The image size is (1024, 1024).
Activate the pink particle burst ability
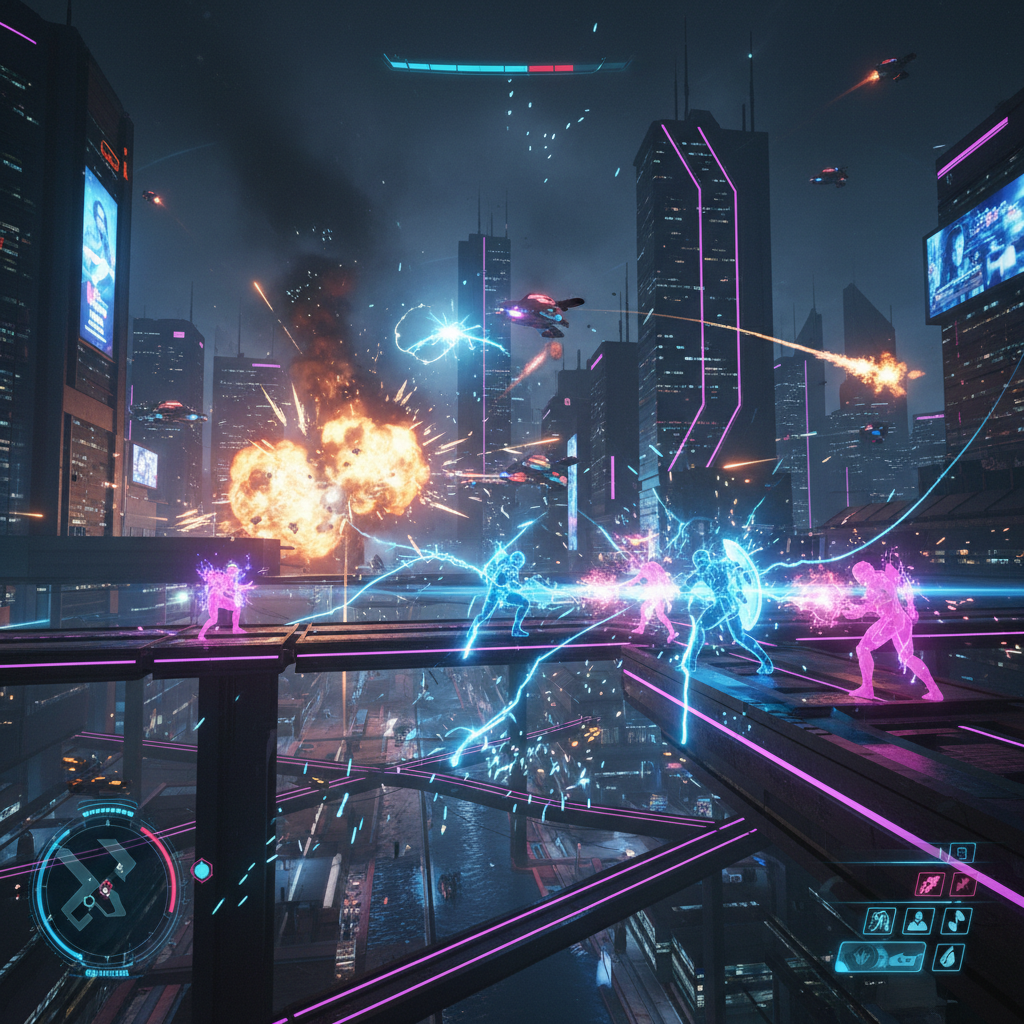[930, 884]
